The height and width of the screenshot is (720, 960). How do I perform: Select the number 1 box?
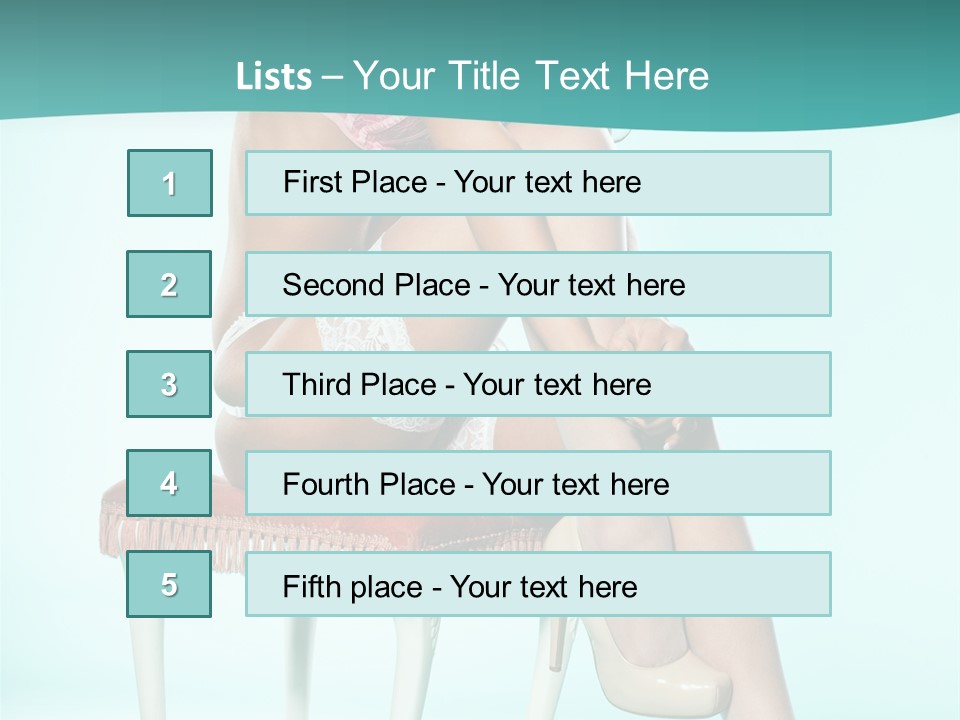click(x=170, y=183)
